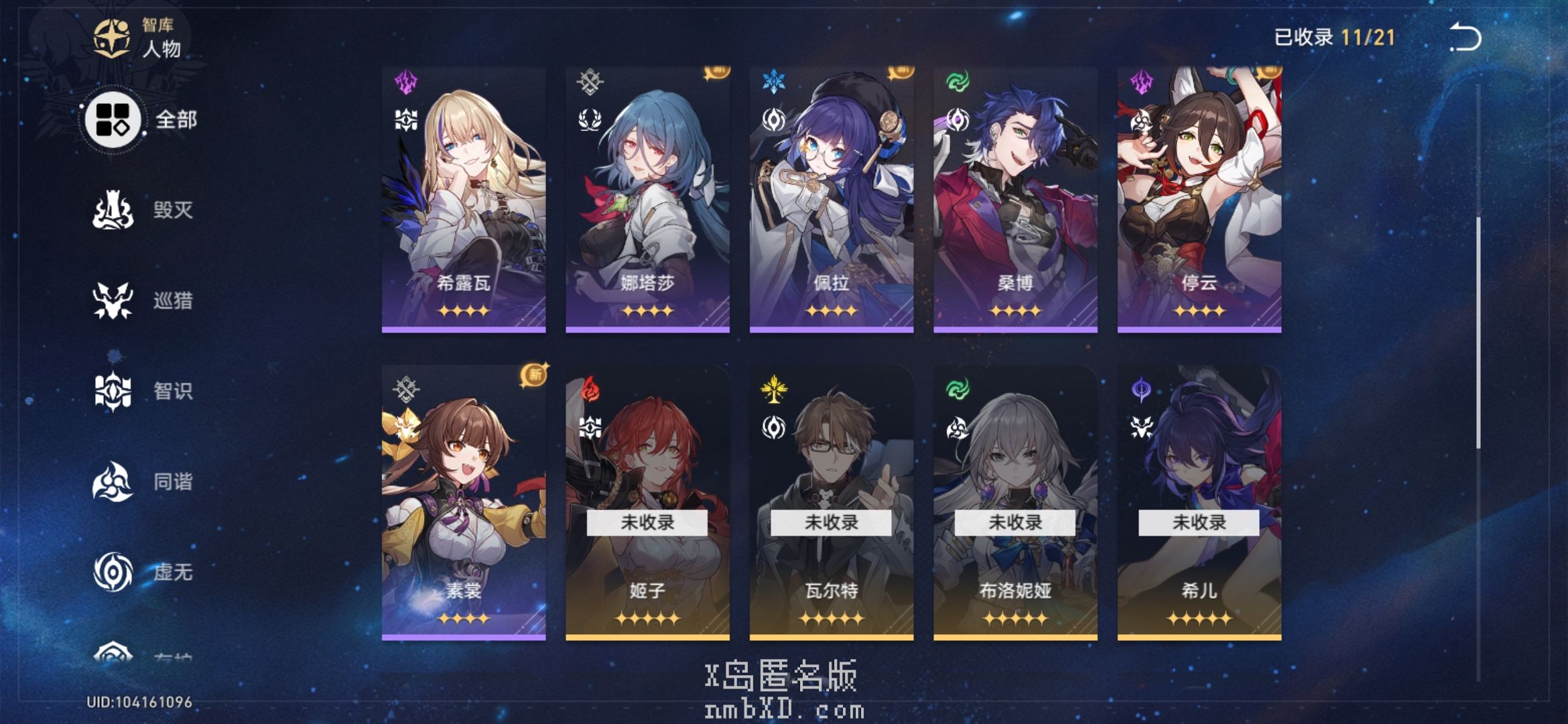Image resolution: width=1568 pixels, height=724 pixels.
Task: Select the 娜塔莎 character card
Action: pos(647,199)
